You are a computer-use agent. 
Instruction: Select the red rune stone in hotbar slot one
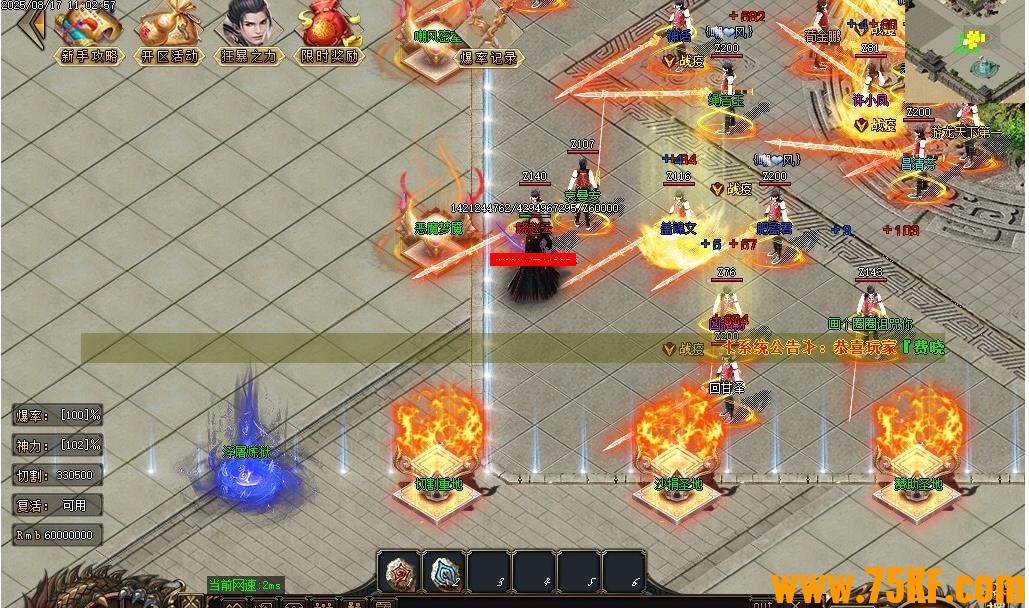point(401,572)
